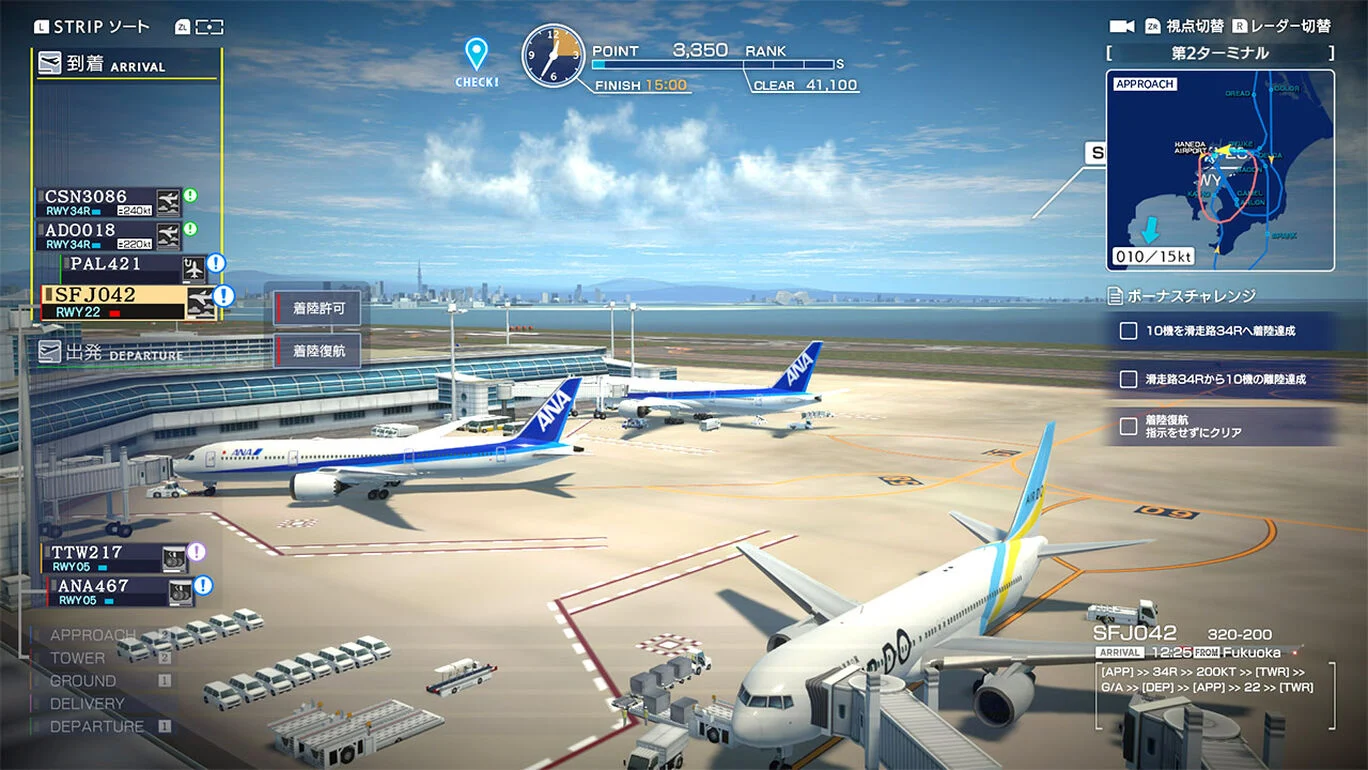1368x770 pixels.
Task: Filter strips by TOWER controller
Action: pos(77,658)
